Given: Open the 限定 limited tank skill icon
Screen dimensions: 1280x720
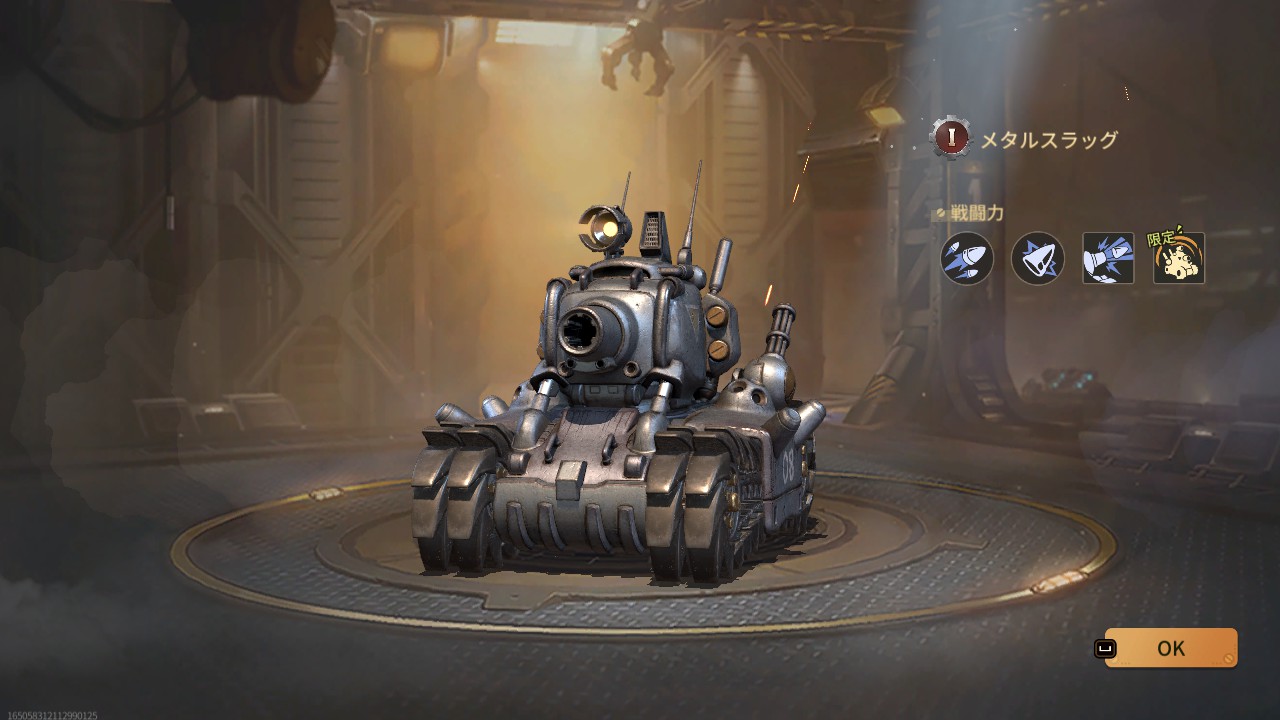Looking at the screenshot, I should tap(1178, 258).
